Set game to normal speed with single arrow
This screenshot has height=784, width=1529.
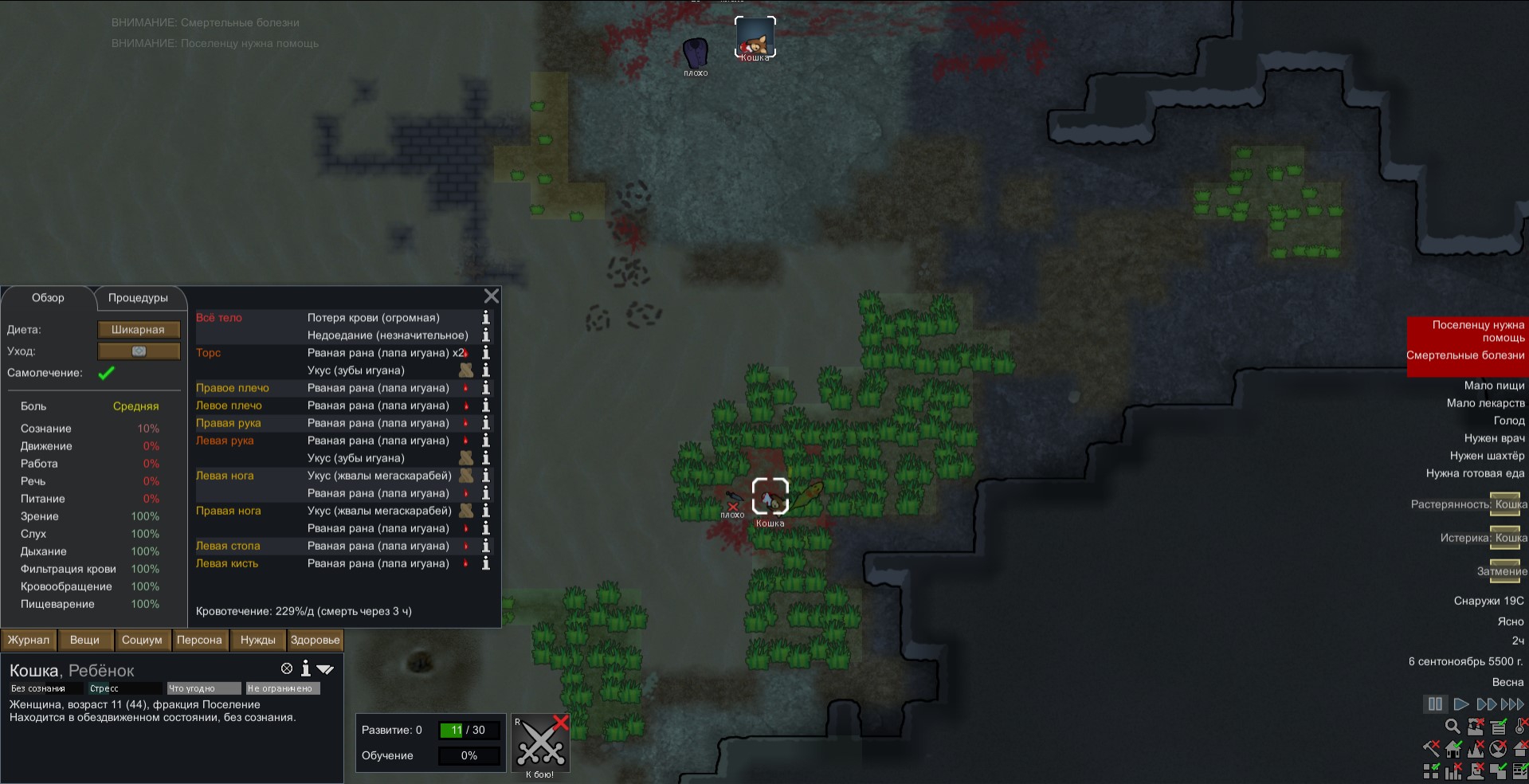[1460, 704]
